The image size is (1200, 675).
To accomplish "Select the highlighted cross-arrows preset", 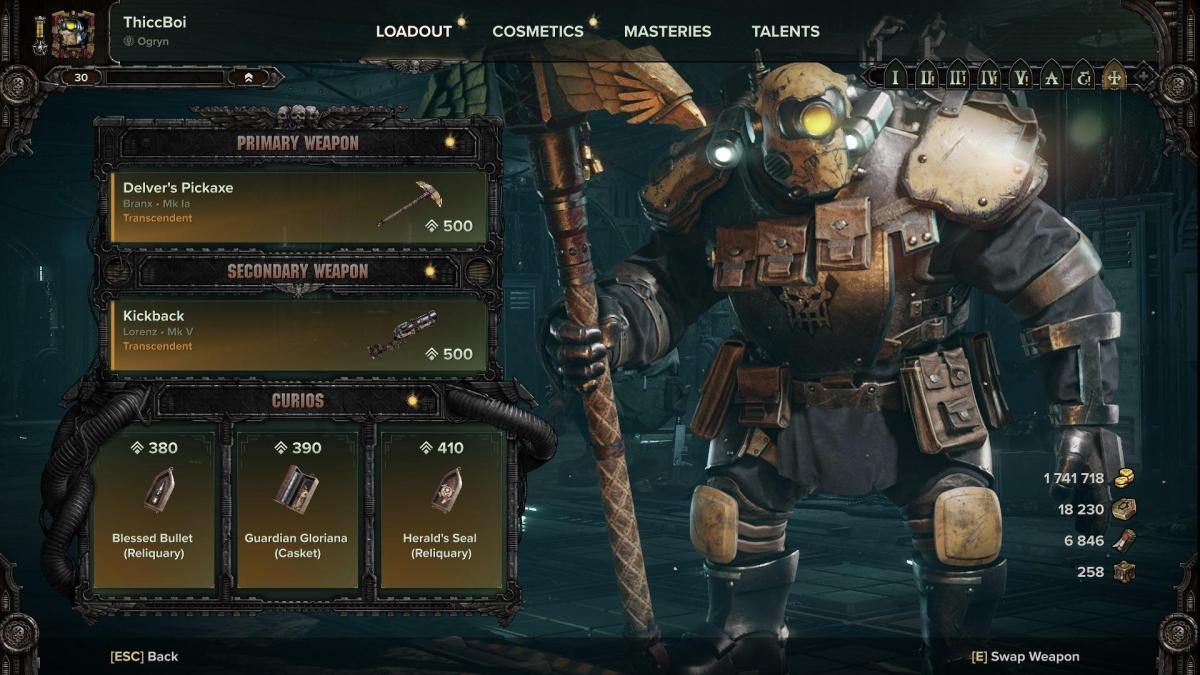I will point(1113,77).
